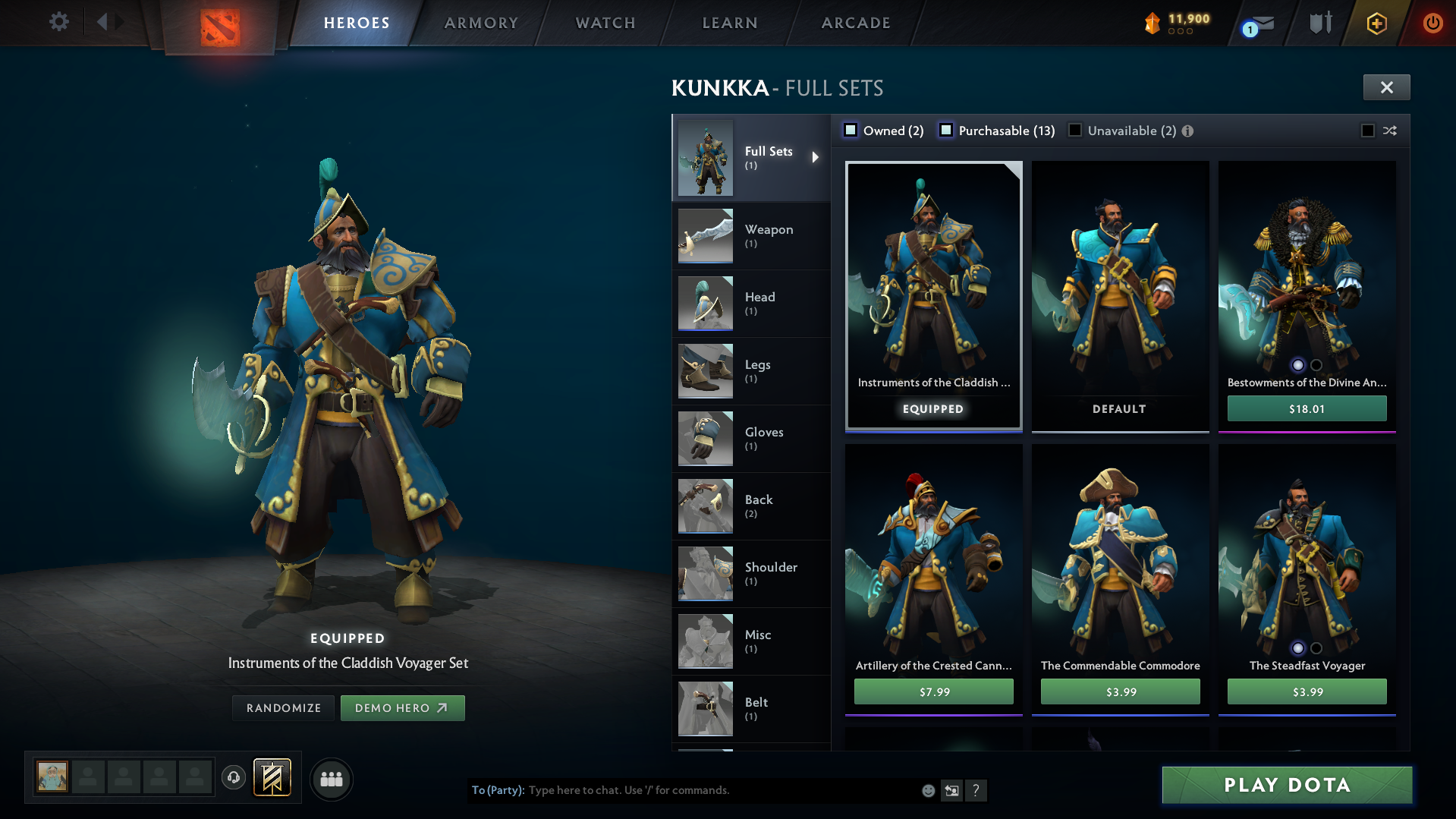Select the Weapon slot category
Viewport: 1456px width, 819px height.
(x=751, y=236)
